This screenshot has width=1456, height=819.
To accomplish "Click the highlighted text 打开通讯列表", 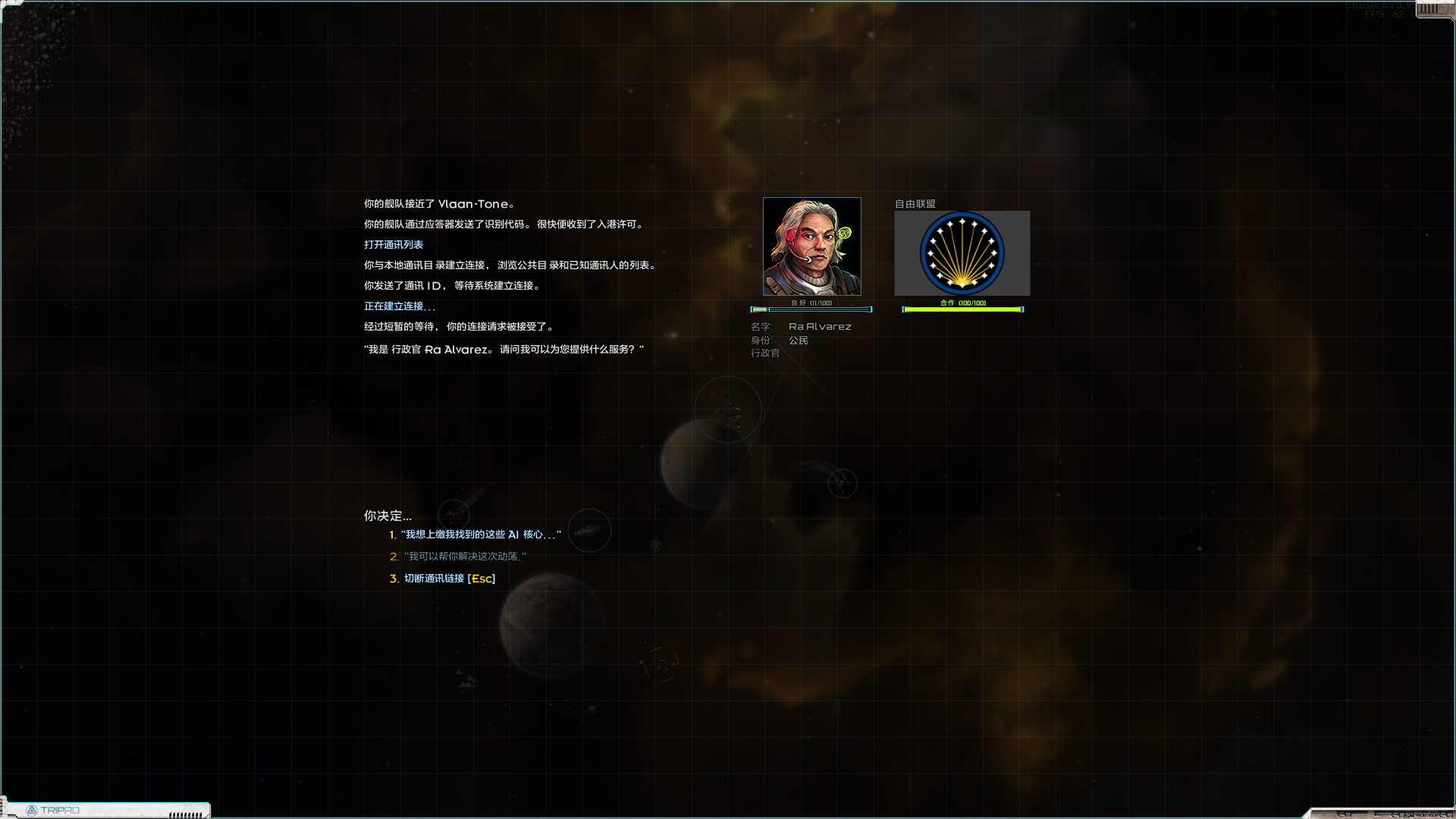I will pos(394,244).
